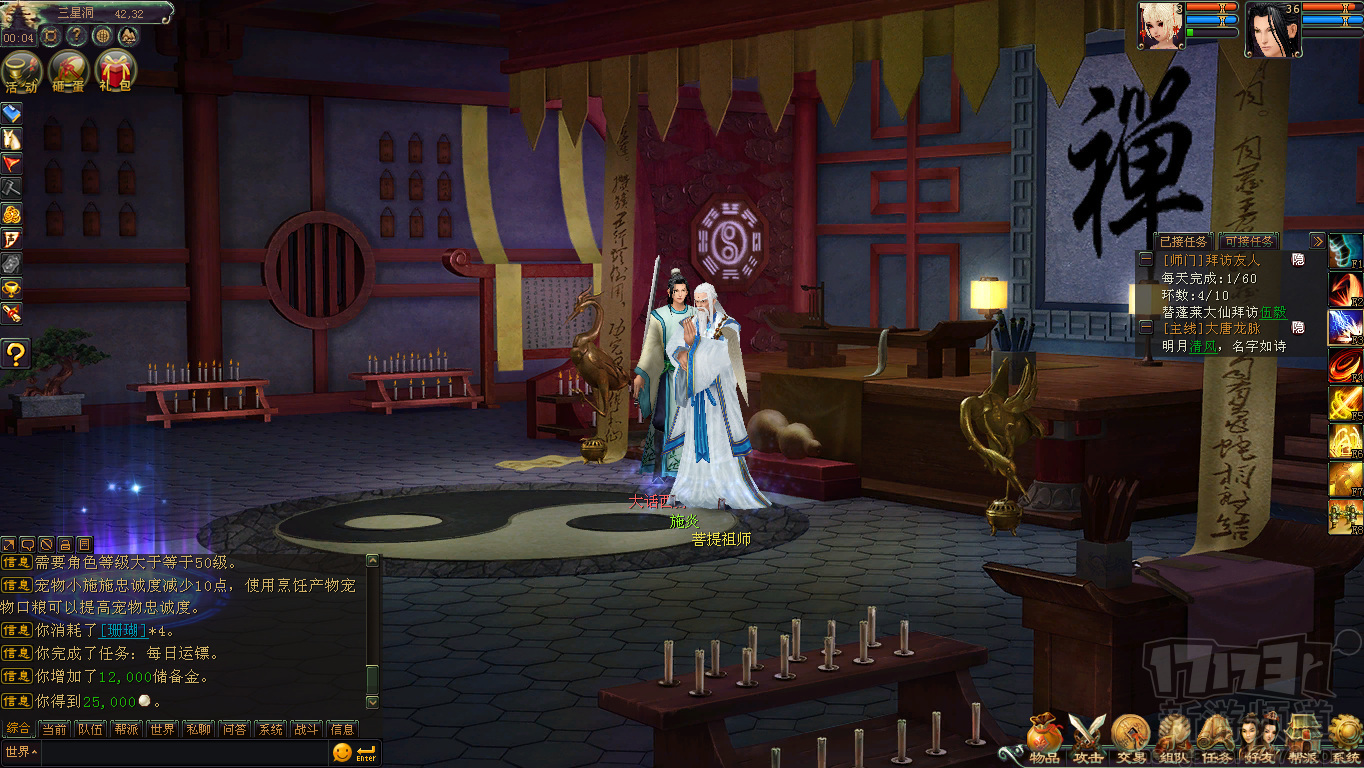Viewport: 1364px width, 768px height.
Task: Claim the 礼包 gift pack
Action: point(114,71)
